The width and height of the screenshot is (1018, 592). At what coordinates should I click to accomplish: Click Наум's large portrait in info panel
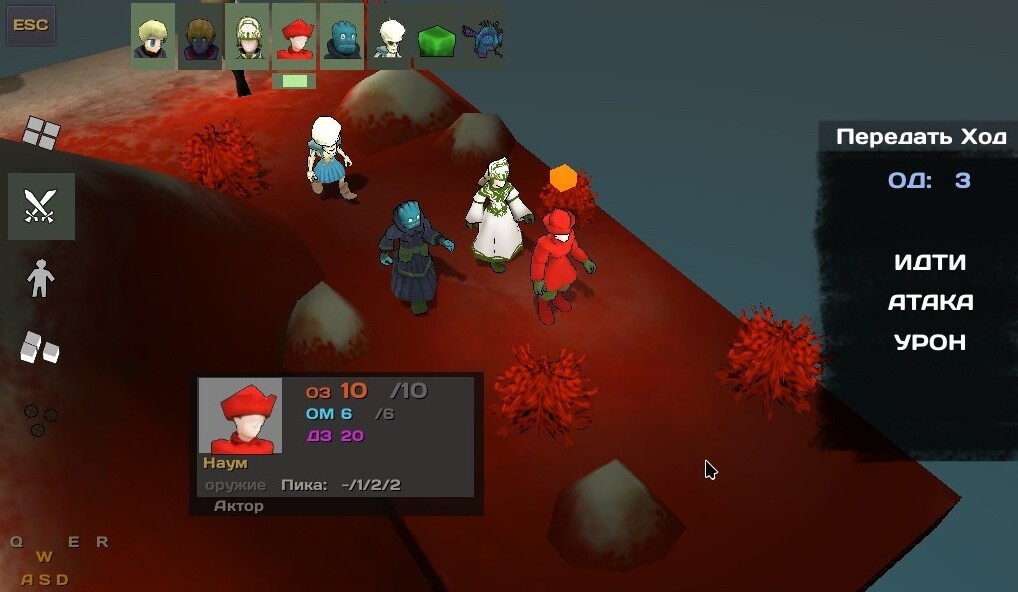[x=240, y=415]
